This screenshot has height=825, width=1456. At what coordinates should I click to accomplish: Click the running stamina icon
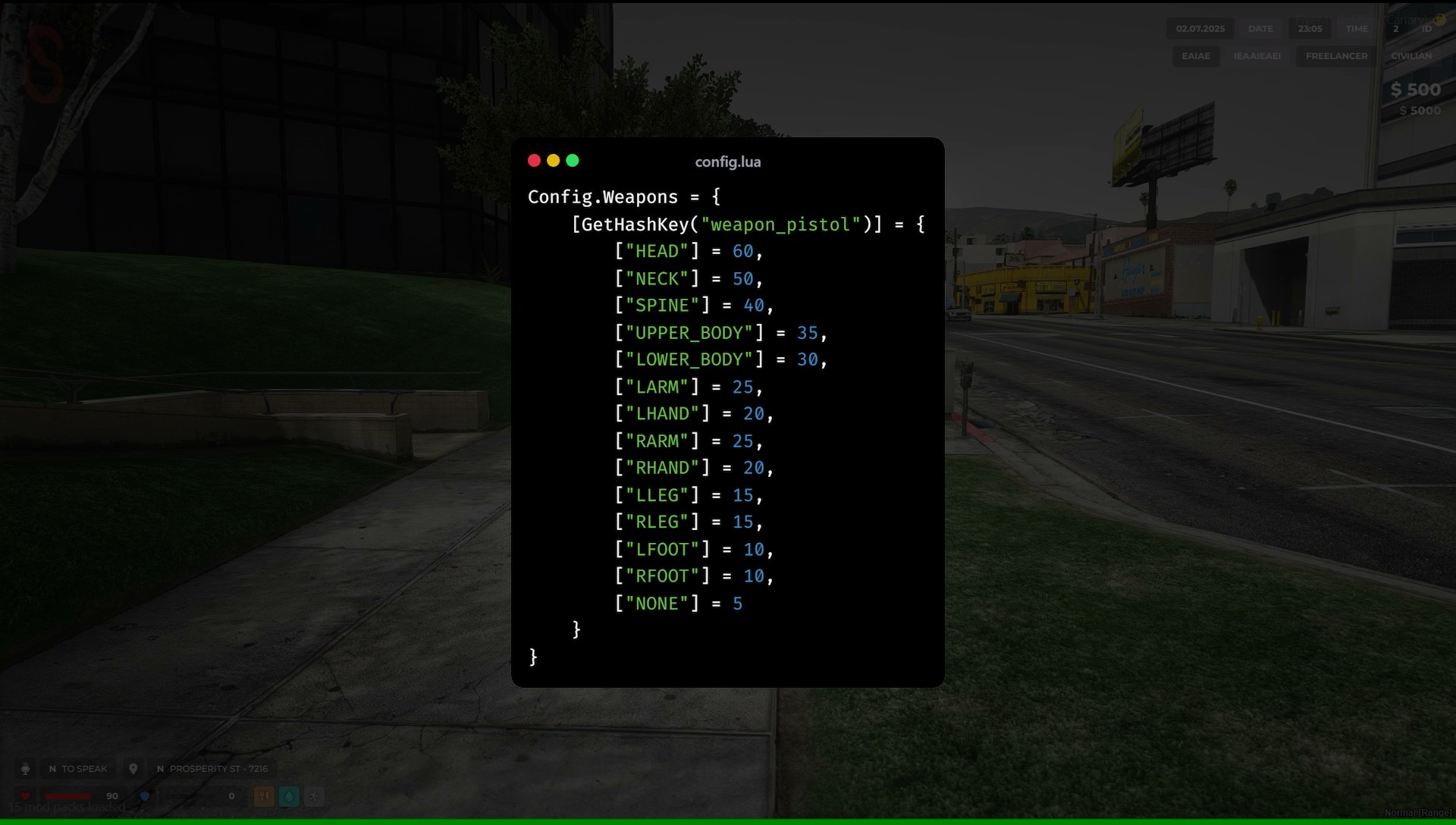click(314, 796)
